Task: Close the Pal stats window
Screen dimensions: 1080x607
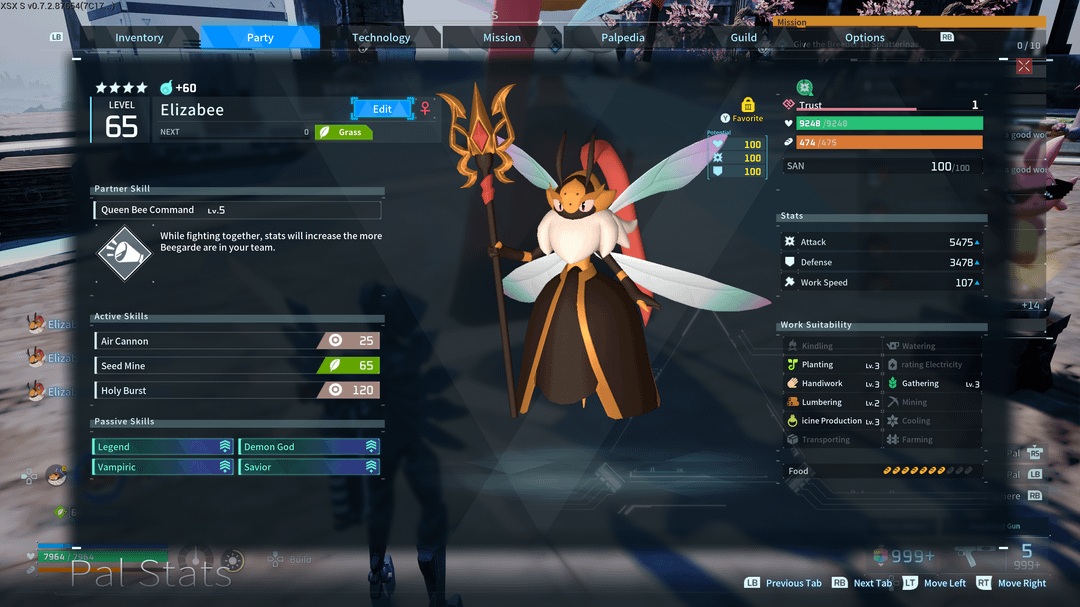Action: coord(1024,66)
